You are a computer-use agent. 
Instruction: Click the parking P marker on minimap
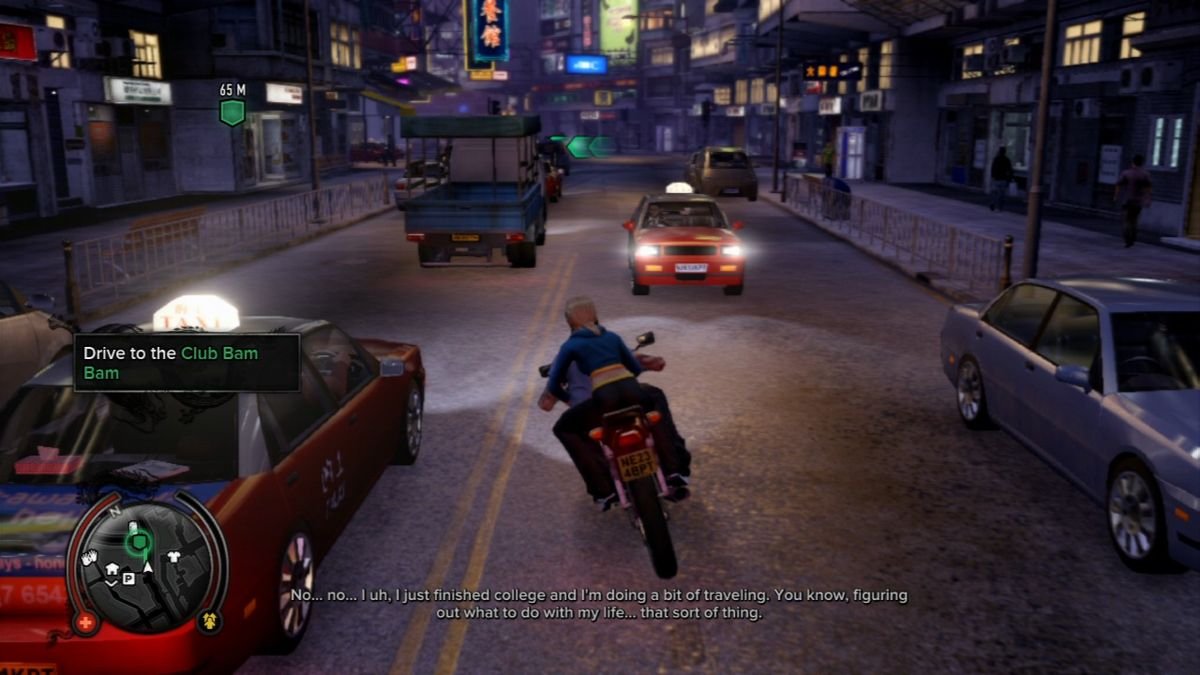(x=129, y=577)
